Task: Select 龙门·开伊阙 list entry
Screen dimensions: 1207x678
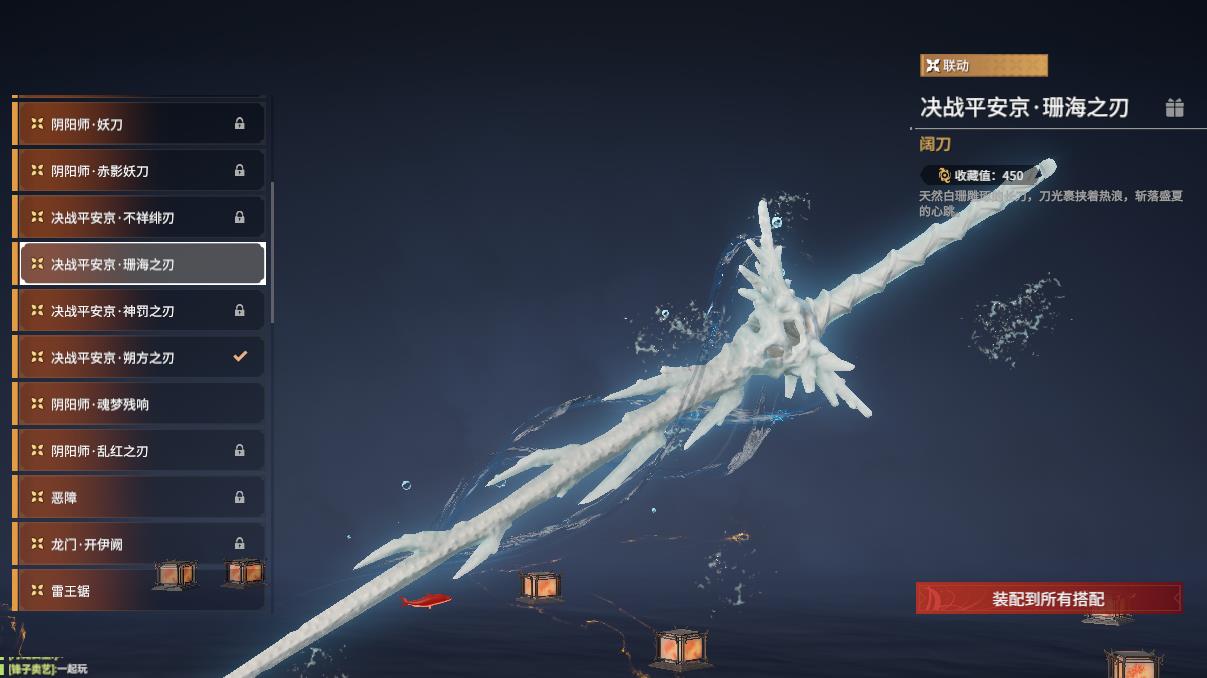Action: click(x=140, y=544)
